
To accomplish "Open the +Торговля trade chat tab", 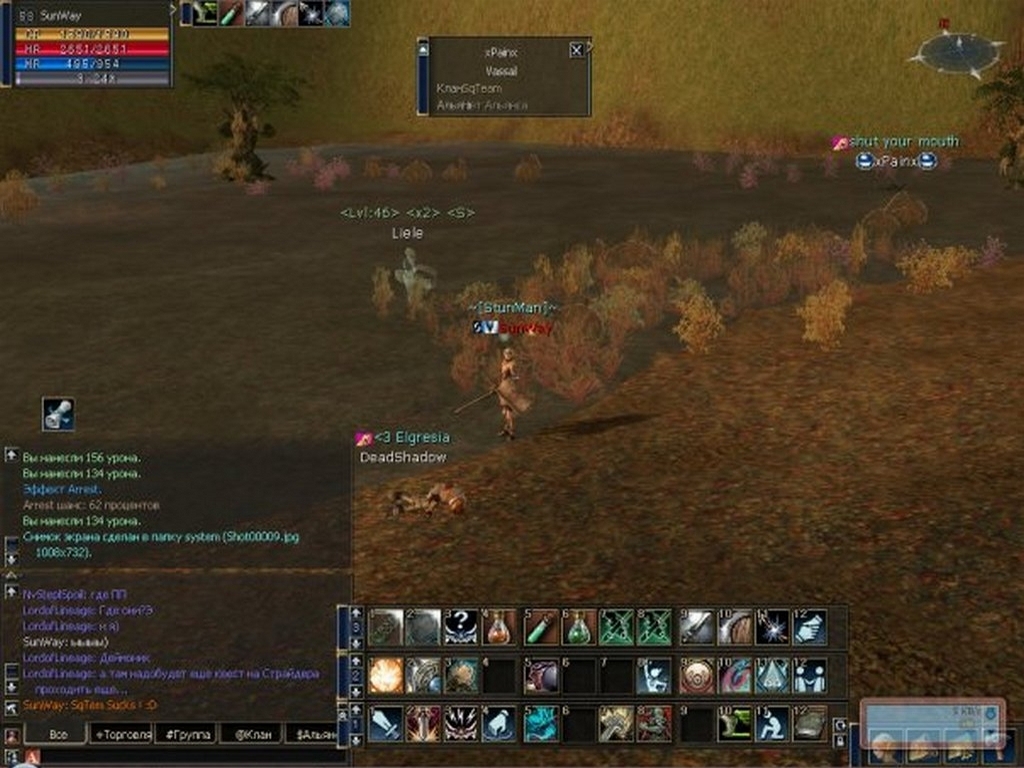I will [x=121, y=735].
